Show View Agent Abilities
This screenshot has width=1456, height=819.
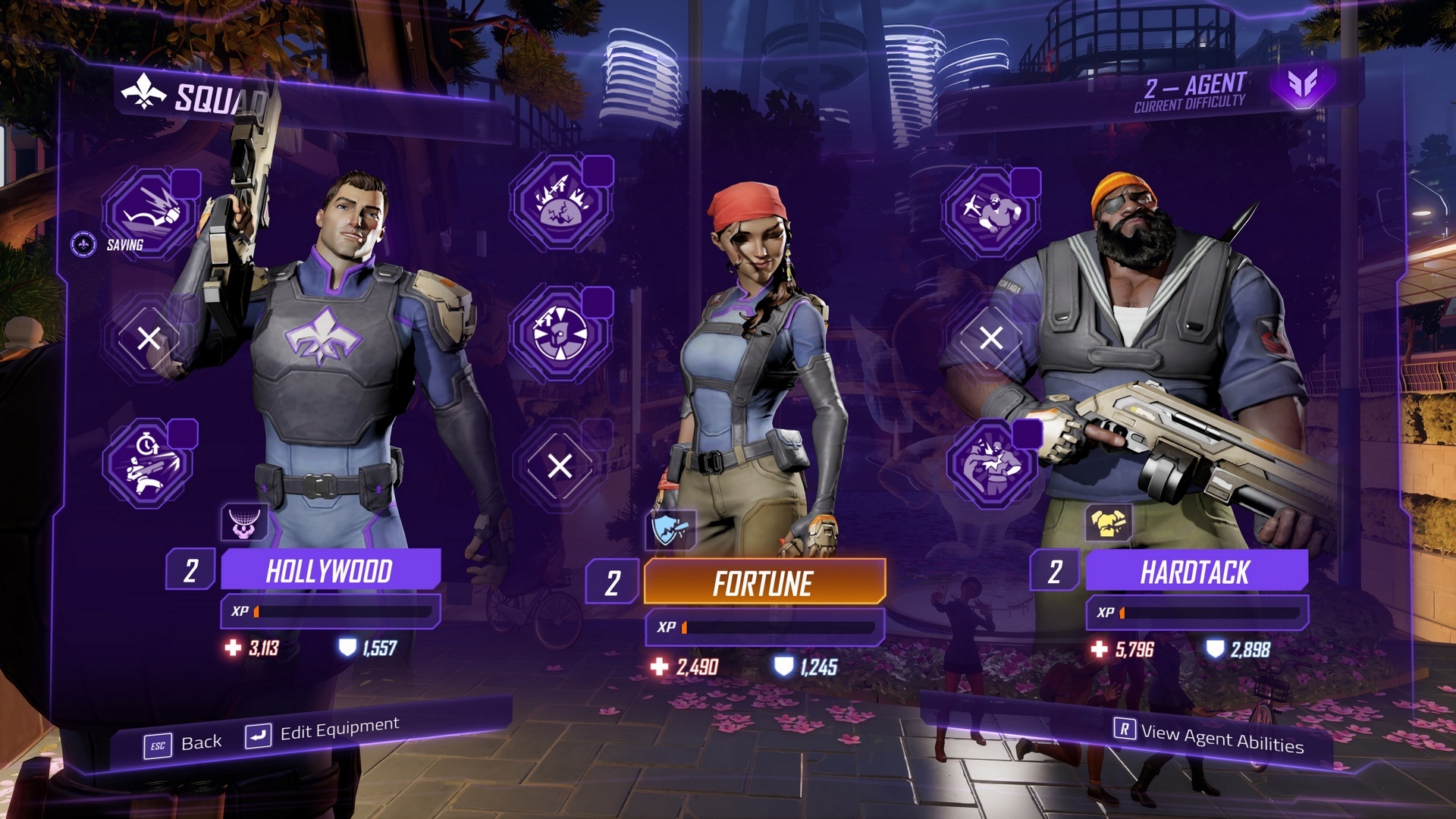click(1209, 736)
